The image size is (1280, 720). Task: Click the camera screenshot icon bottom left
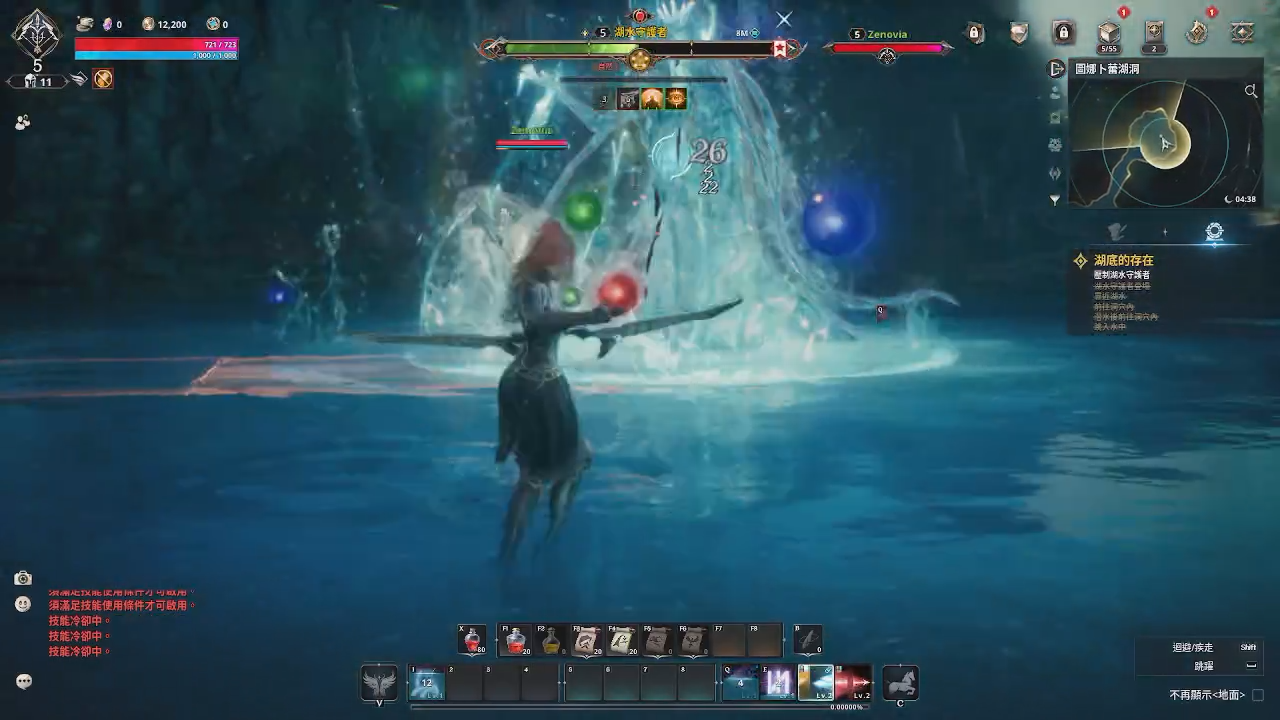click(x=23, y=578)
